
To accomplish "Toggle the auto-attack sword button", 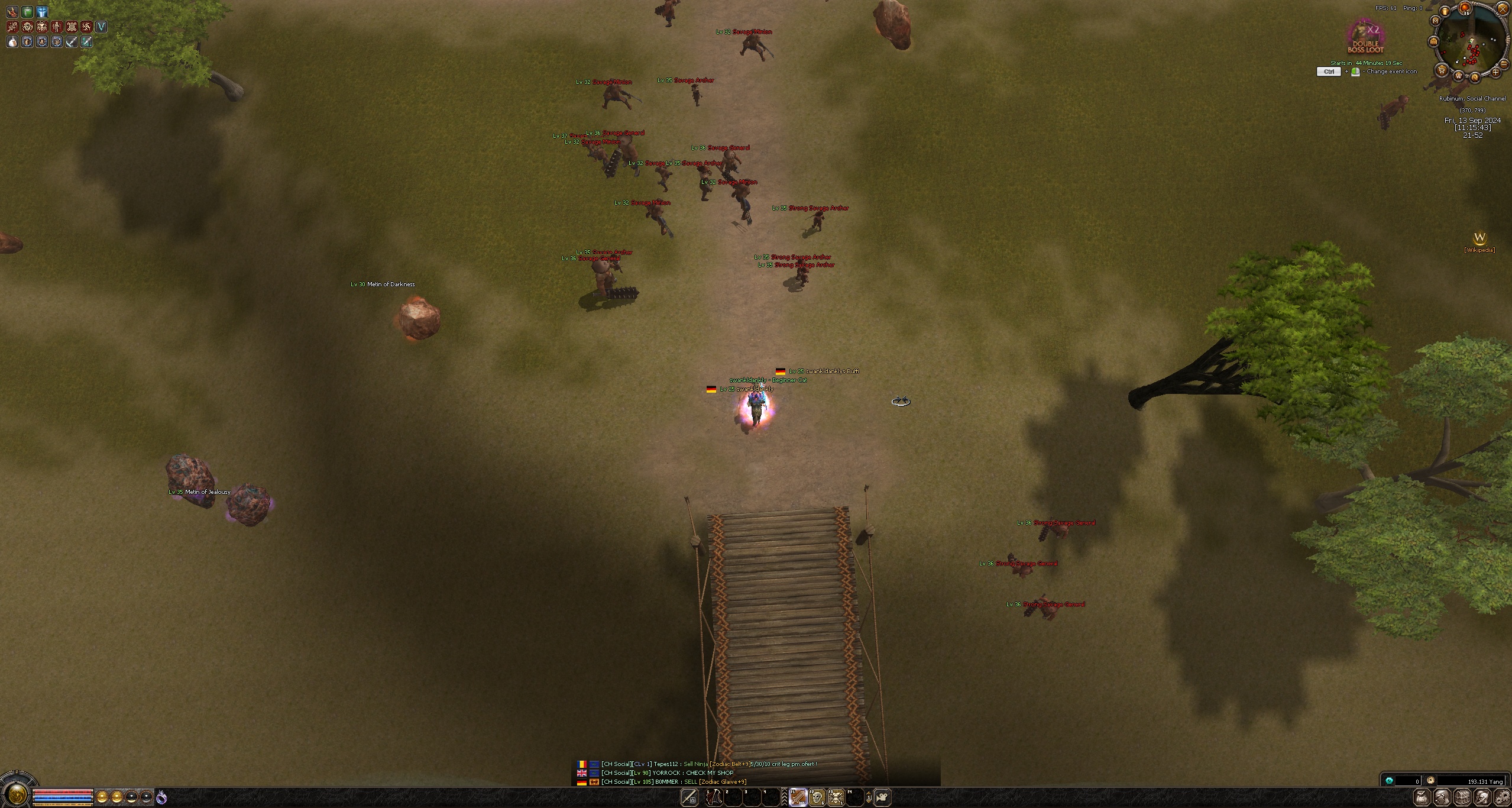I will point(689,797).
